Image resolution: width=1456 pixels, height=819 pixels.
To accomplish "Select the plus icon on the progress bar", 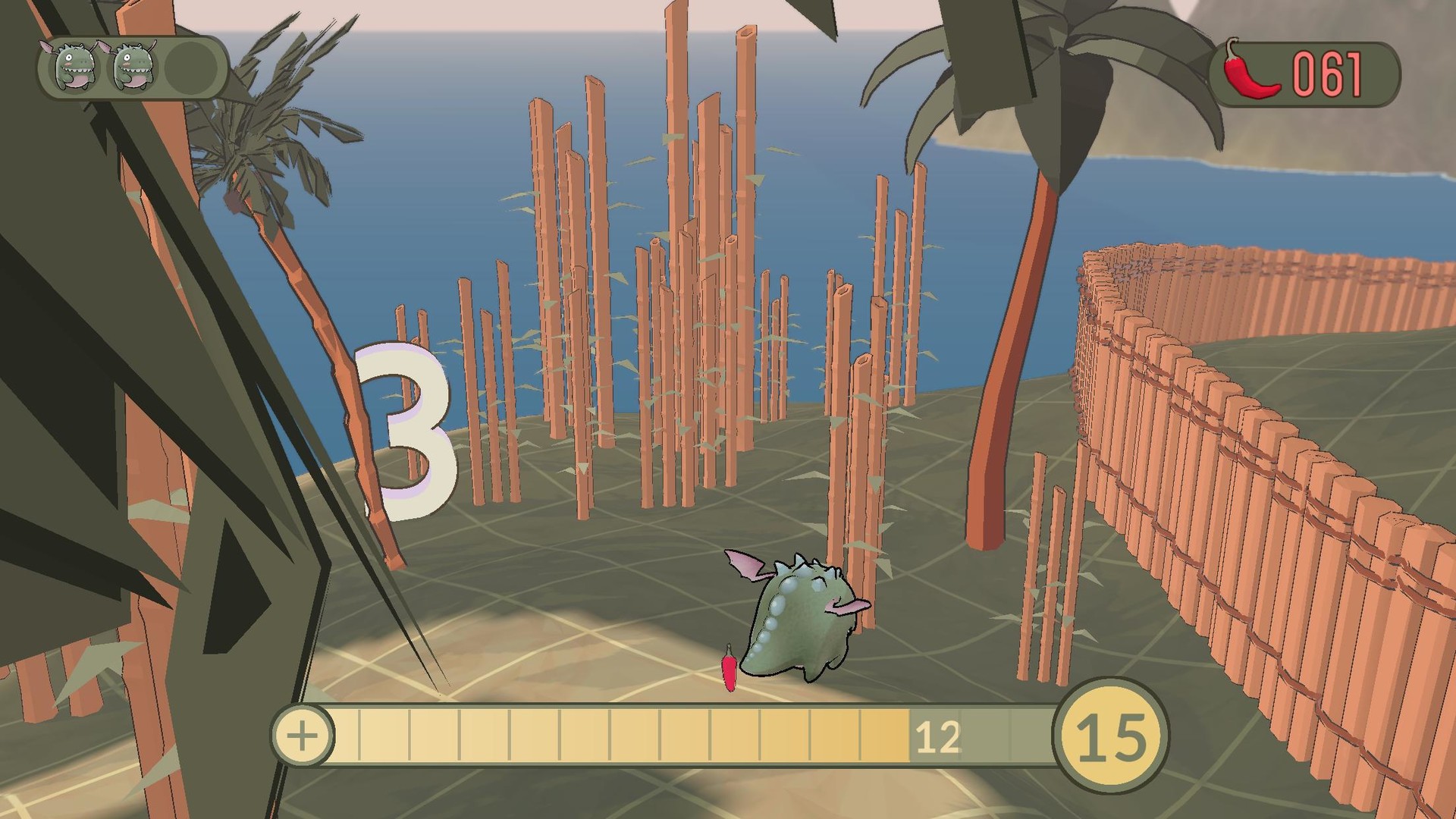I will pos(303,734).
